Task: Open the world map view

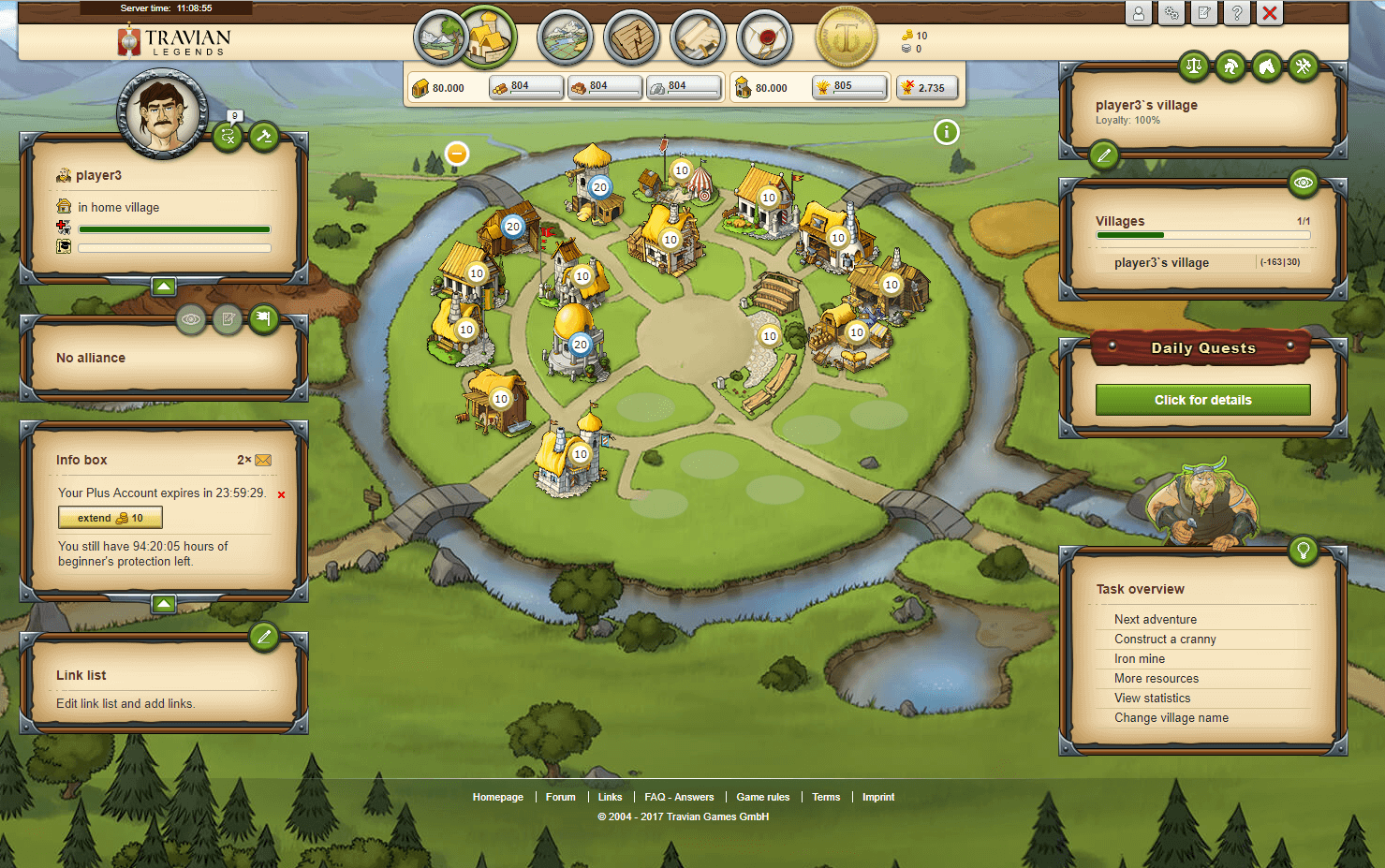Action: (x=565, y=37)
